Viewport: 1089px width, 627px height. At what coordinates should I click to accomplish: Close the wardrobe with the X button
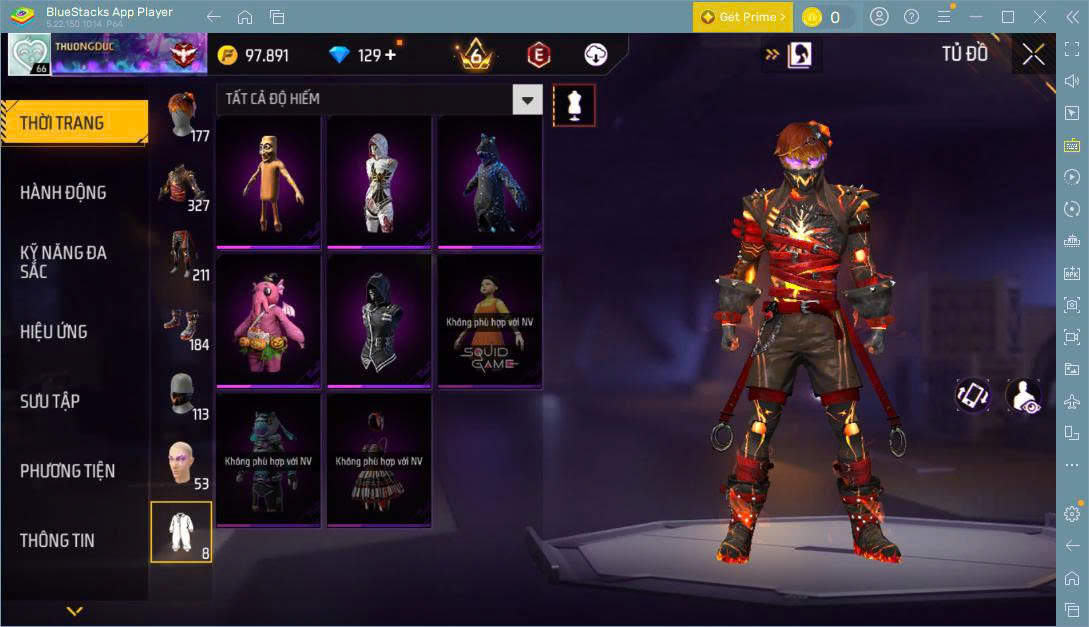click(x=1033, y=54)
